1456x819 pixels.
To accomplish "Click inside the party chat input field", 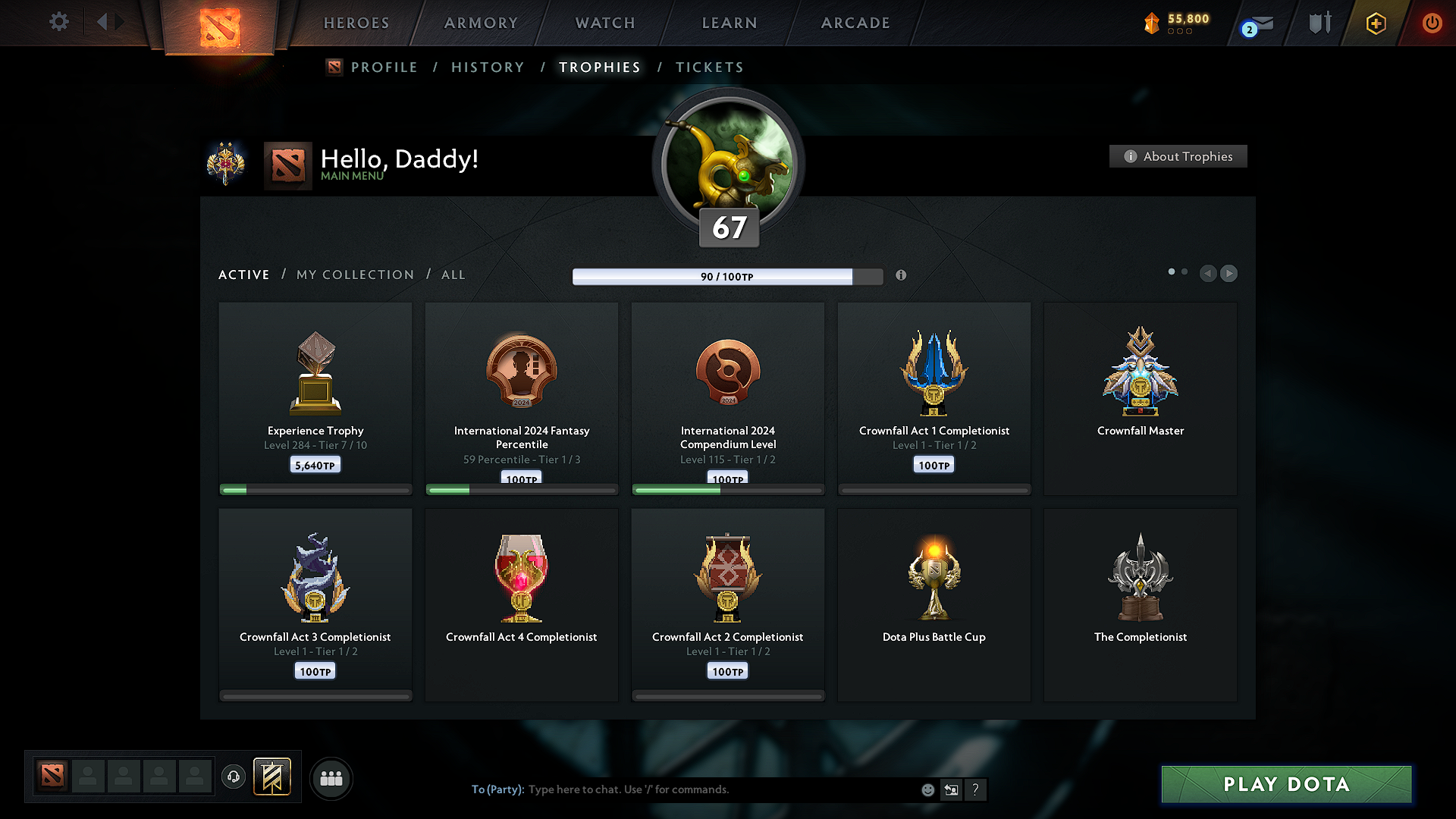I will click(x=682, y=789).
